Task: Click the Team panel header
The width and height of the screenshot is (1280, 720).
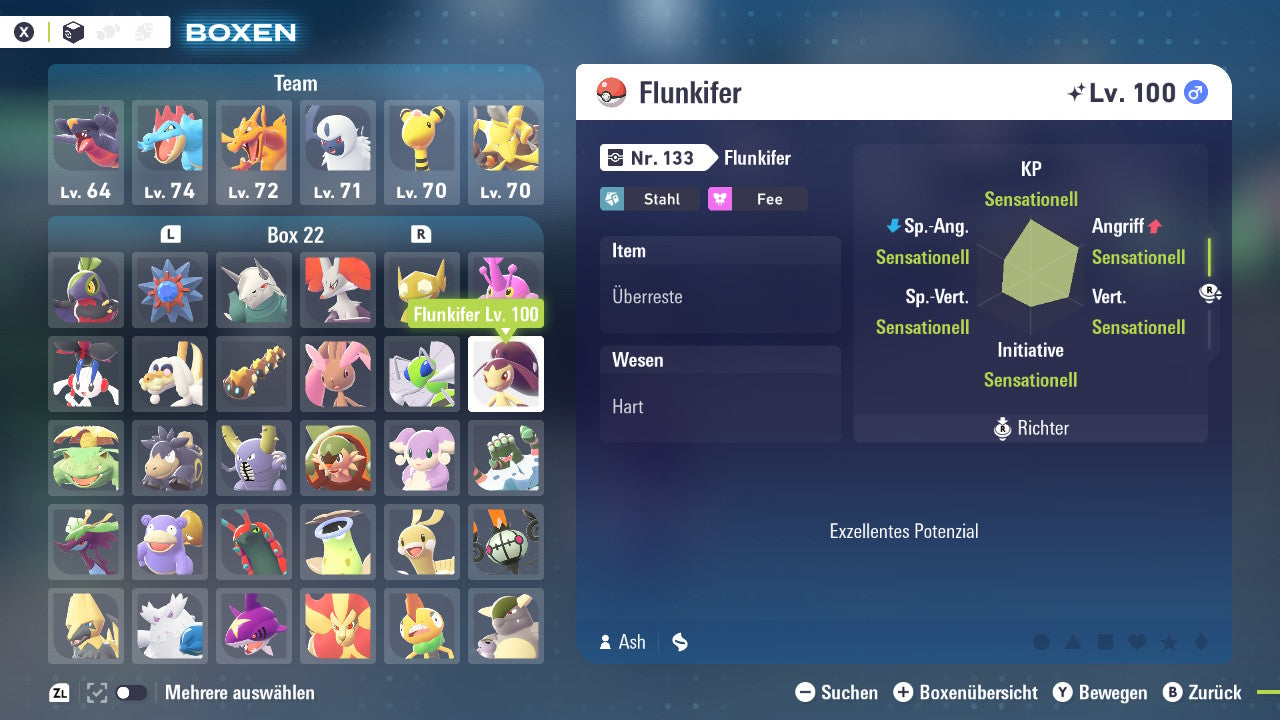Action: point(295,83)
